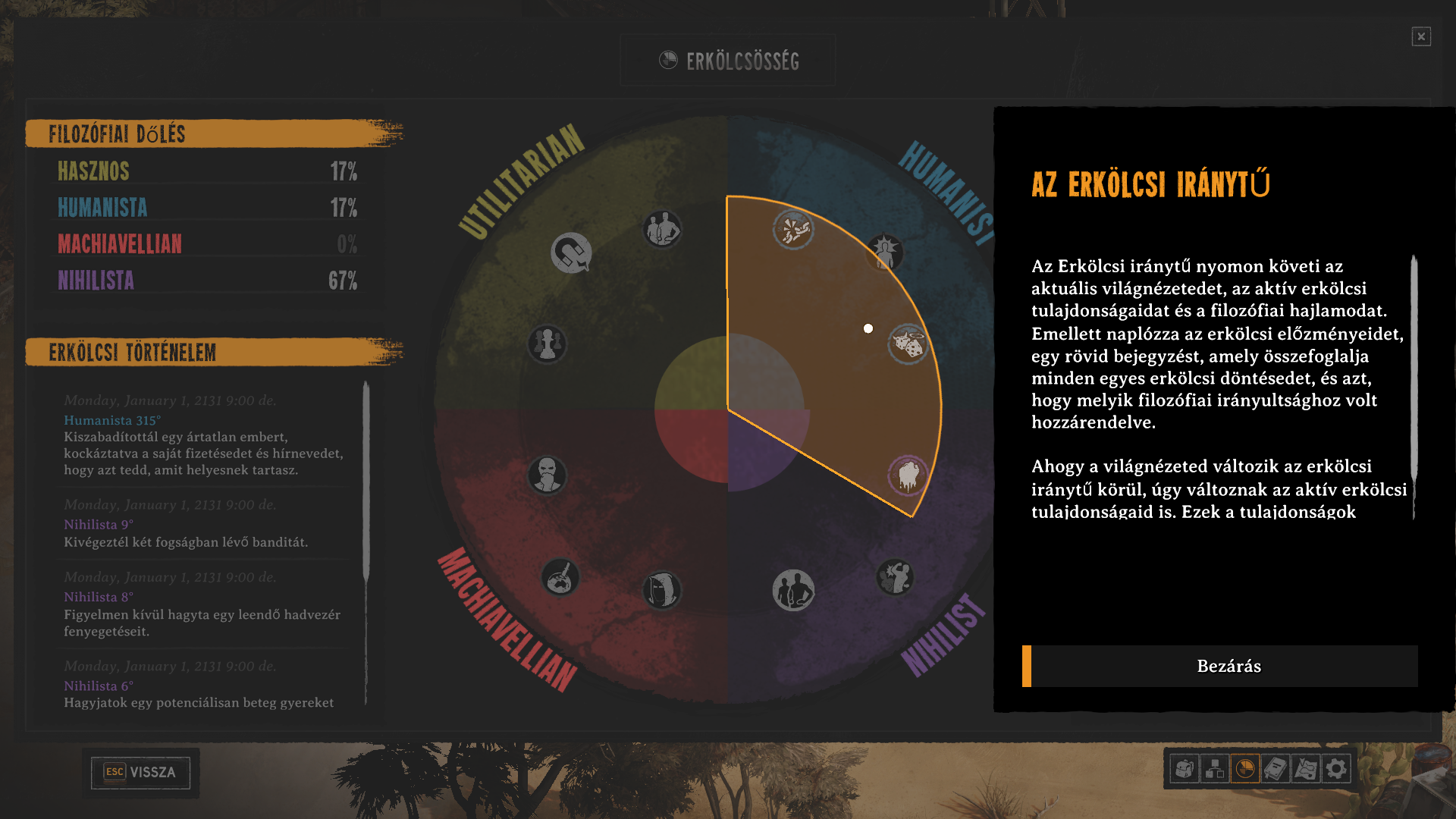Select the flexing strongman trait icon

(x=895, y=578)
